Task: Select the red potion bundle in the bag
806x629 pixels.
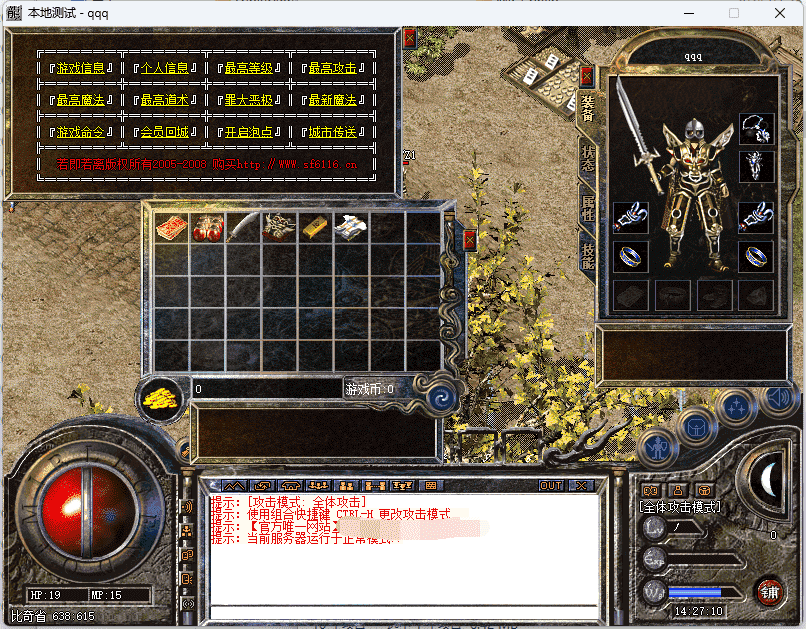Action: [208, 228]
